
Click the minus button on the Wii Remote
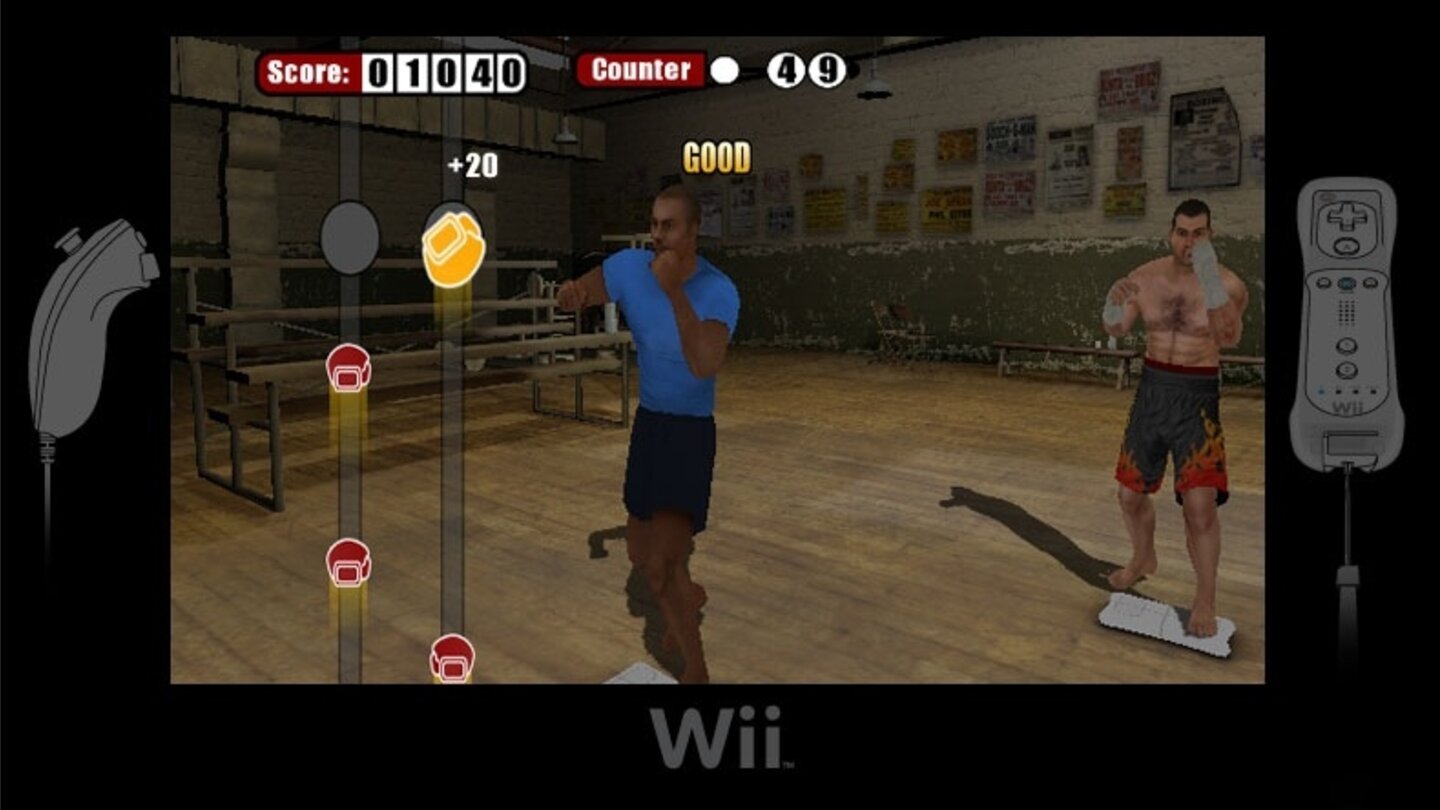click(1322, 282)
